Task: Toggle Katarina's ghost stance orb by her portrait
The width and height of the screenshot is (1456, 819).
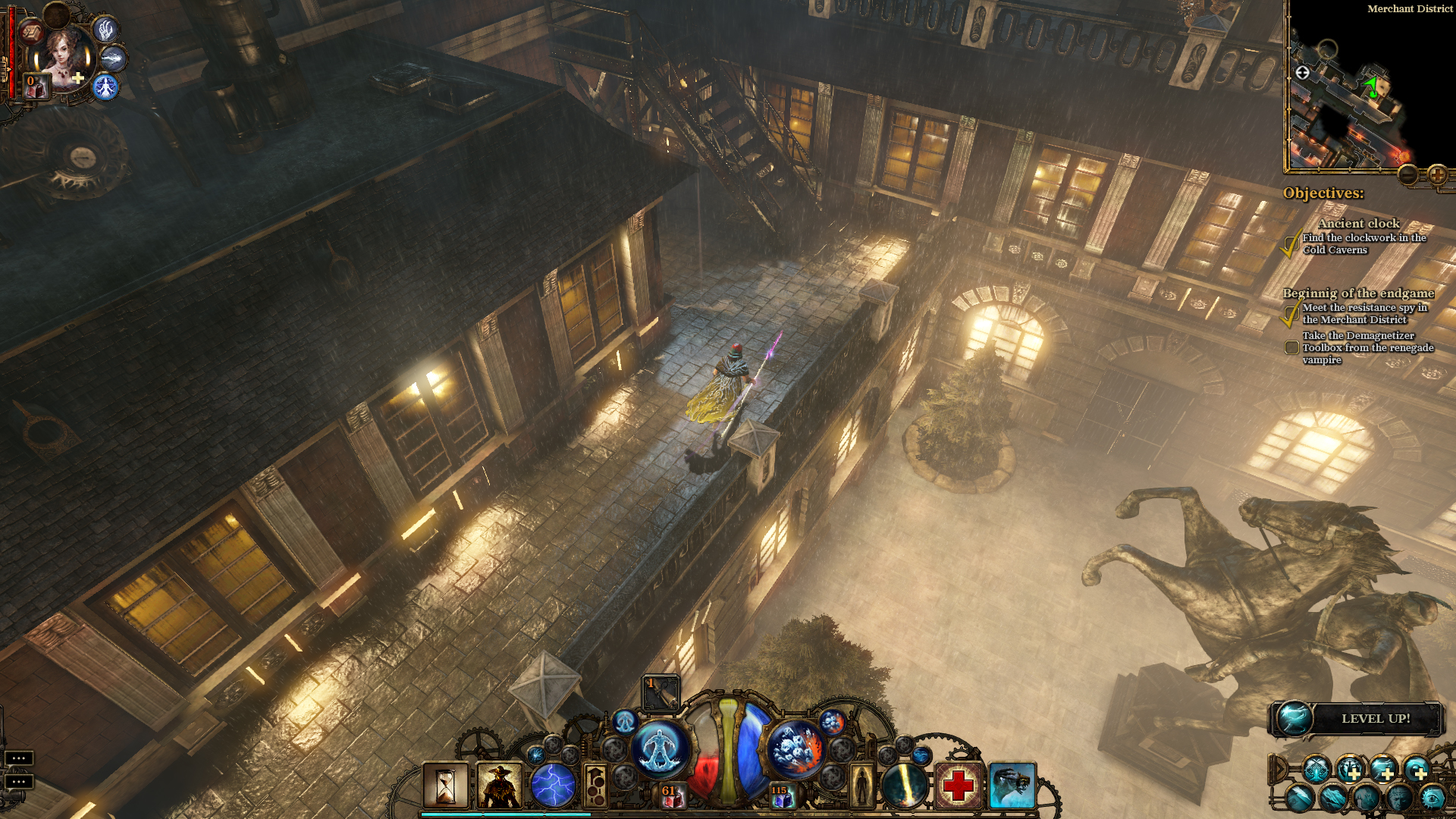Action: (106, 87)
